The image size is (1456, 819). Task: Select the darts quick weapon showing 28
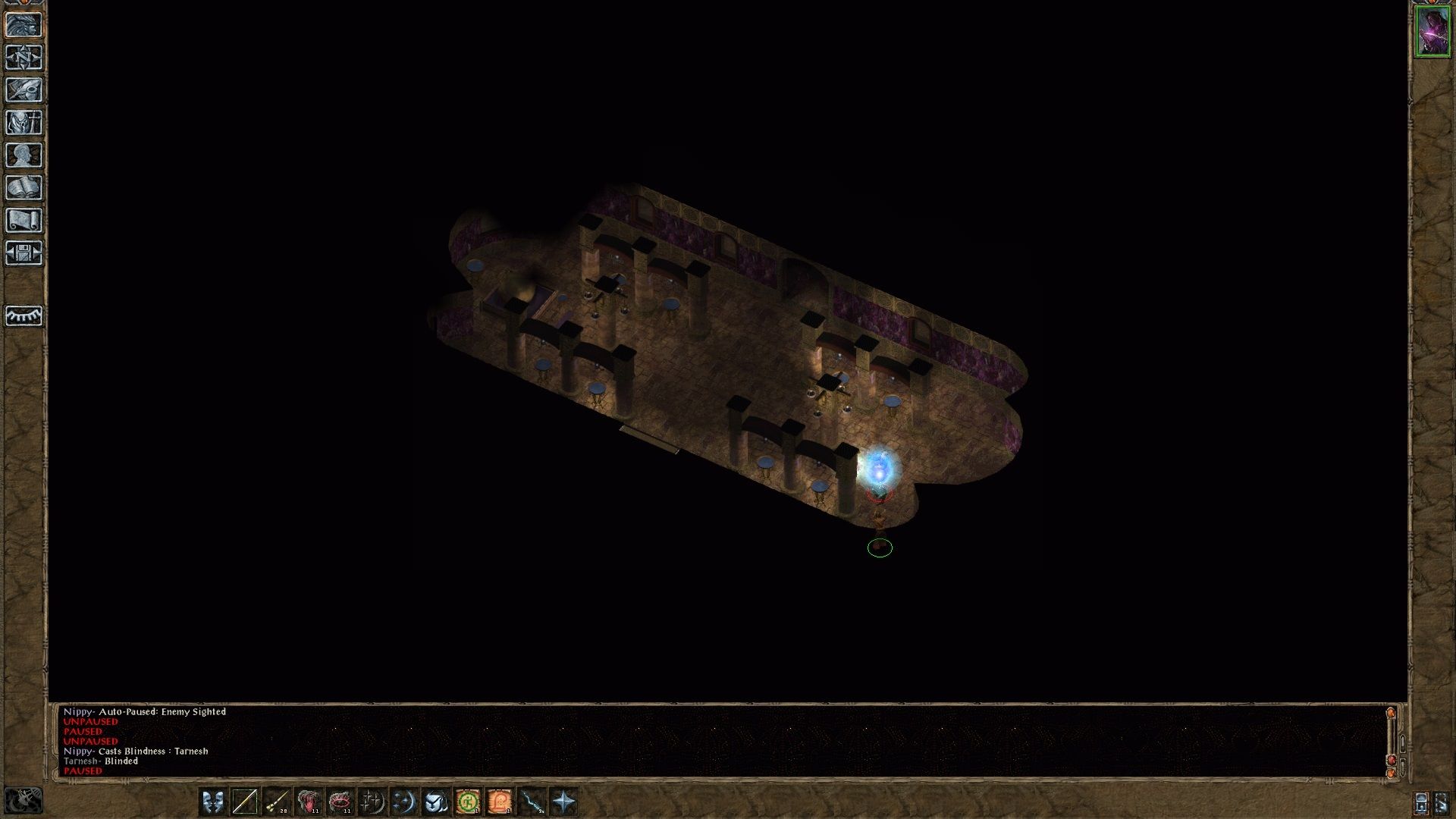pos(276,800)
